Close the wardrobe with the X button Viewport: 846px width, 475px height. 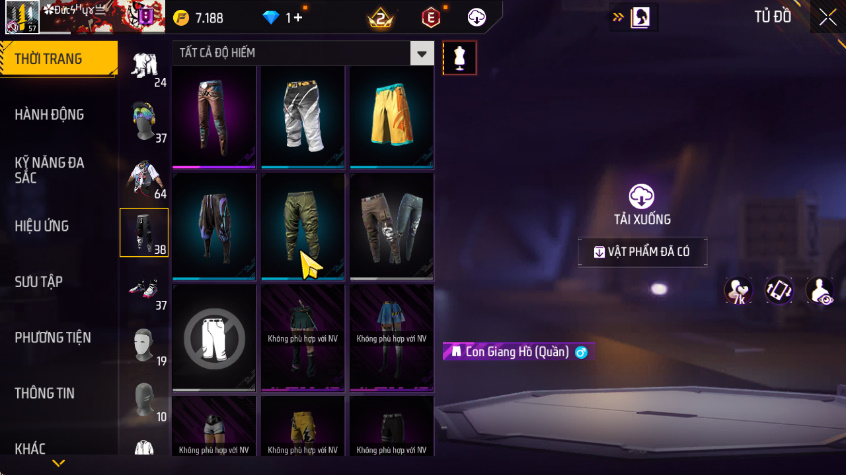click(828, 17)
